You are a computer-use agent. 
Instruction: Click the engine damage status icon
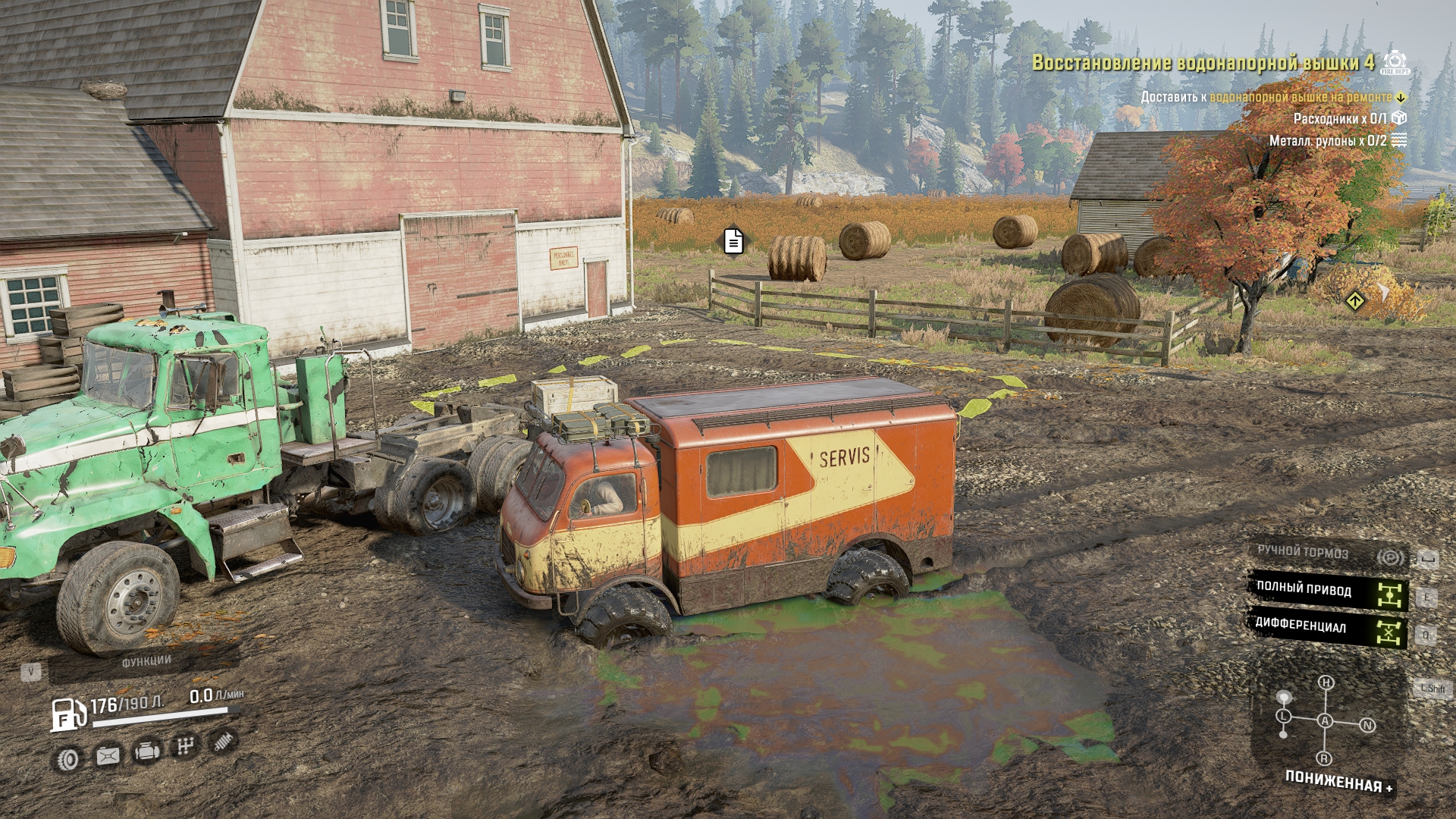146,752
